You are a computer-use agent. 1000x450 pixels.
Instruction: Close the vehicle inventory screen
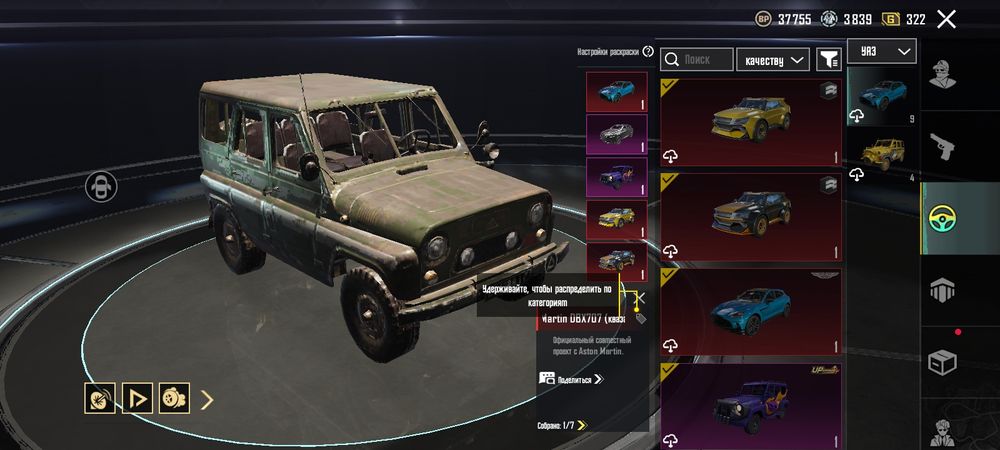[x=946, y=19]
